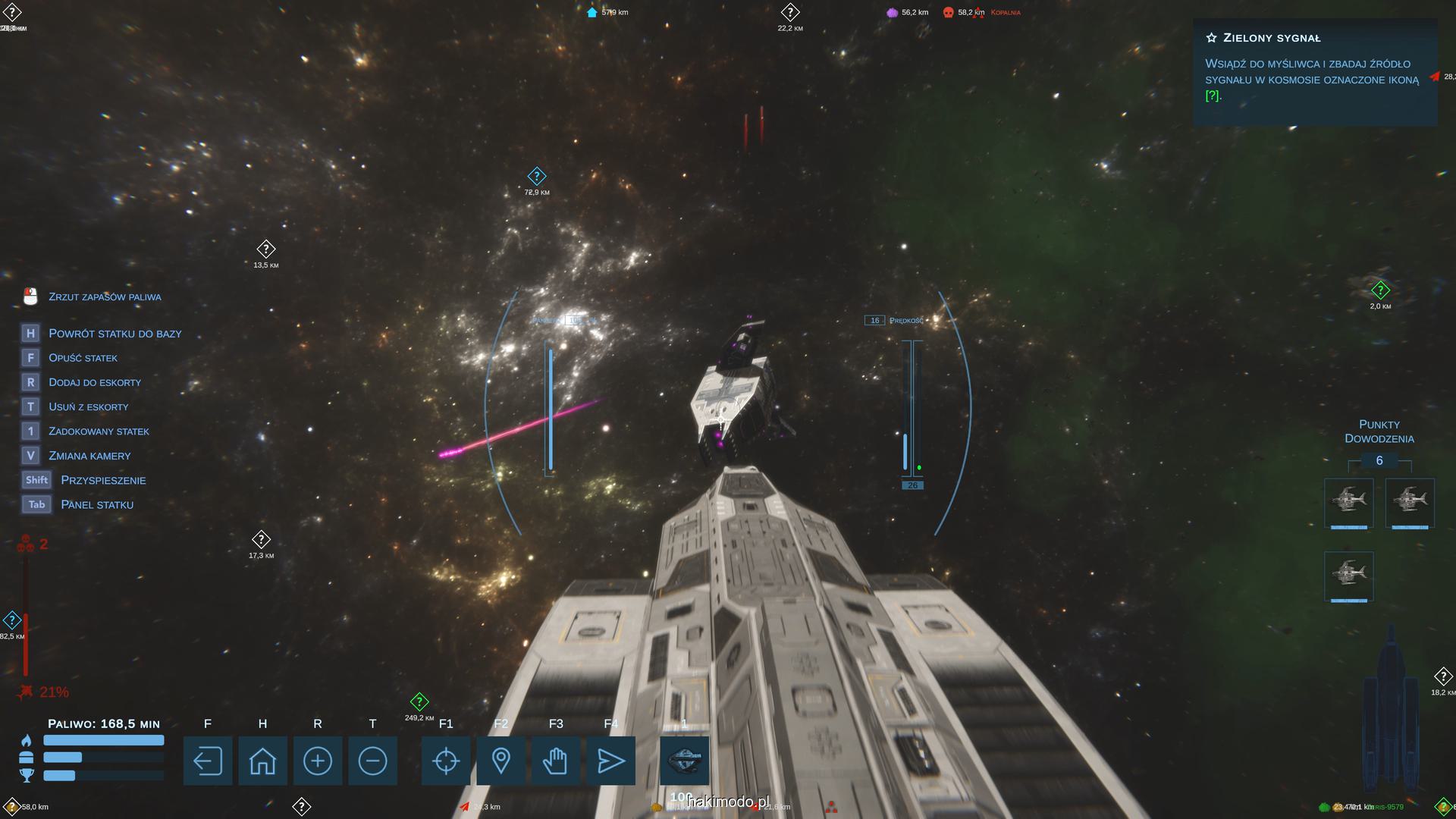This screenshot has height=819, width=1456.
Task: Select the blue home base marker
Action: coord(592,12)
